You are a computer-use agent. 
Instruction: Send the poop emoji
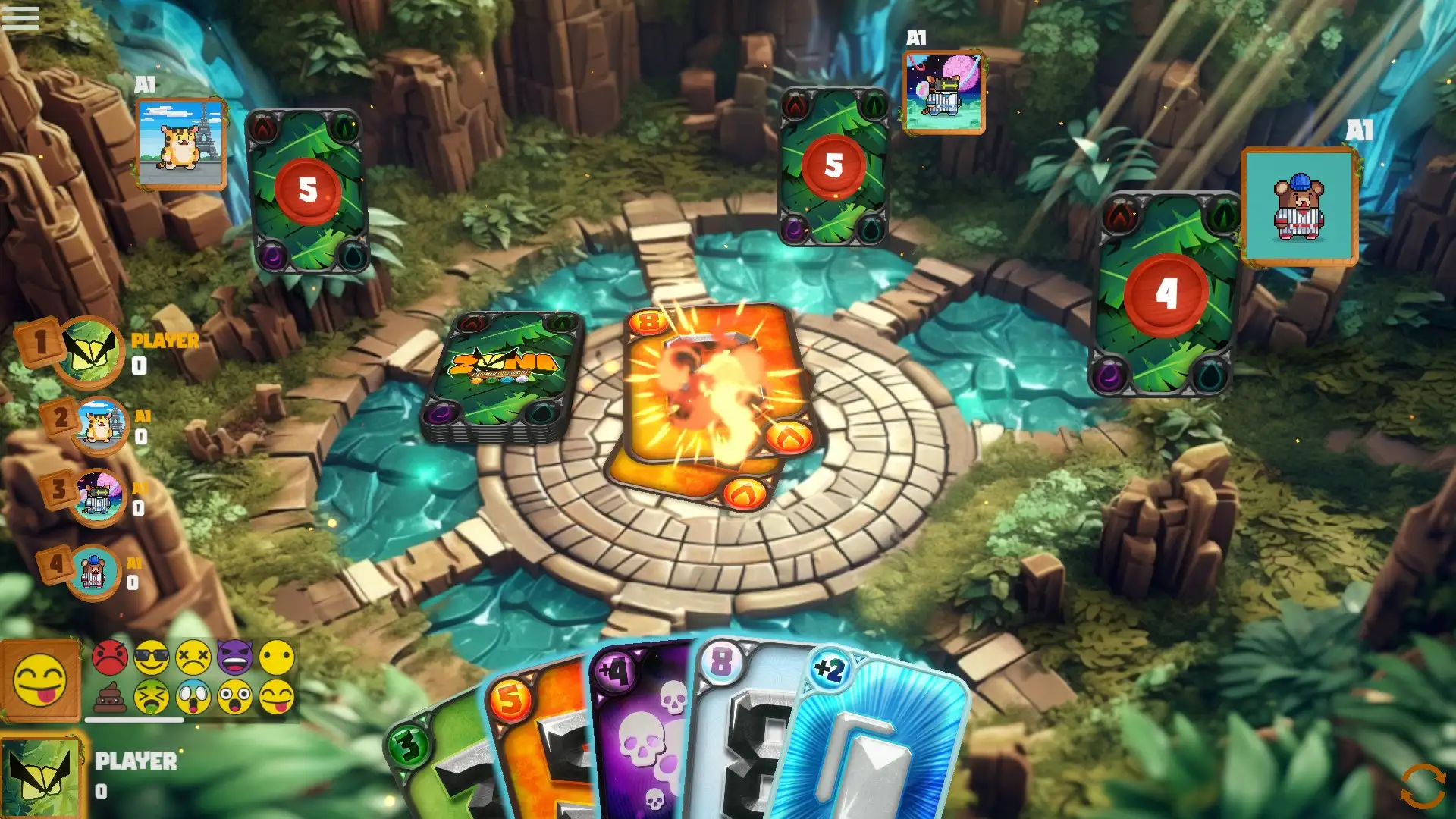(110, 697)
